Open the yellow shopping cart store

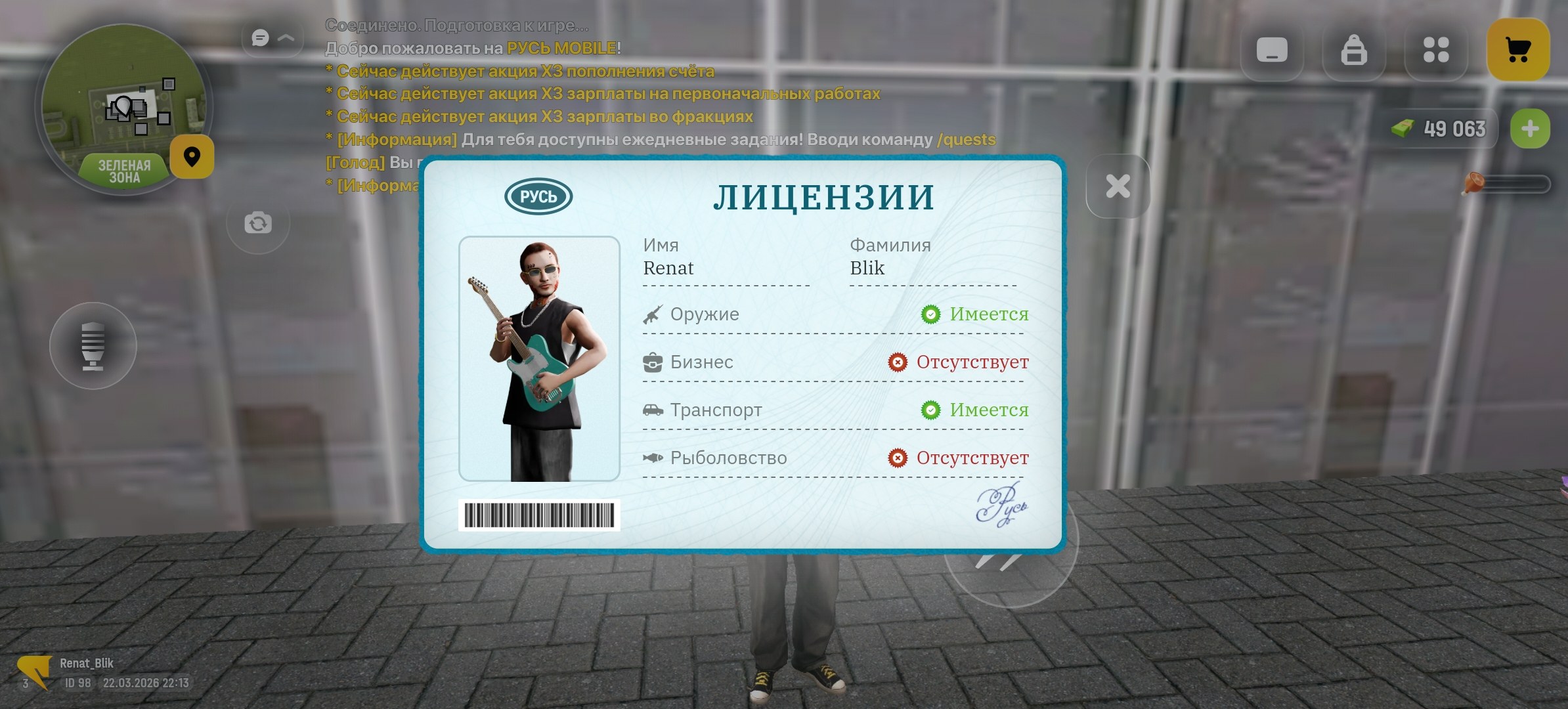coord(1519,50)
